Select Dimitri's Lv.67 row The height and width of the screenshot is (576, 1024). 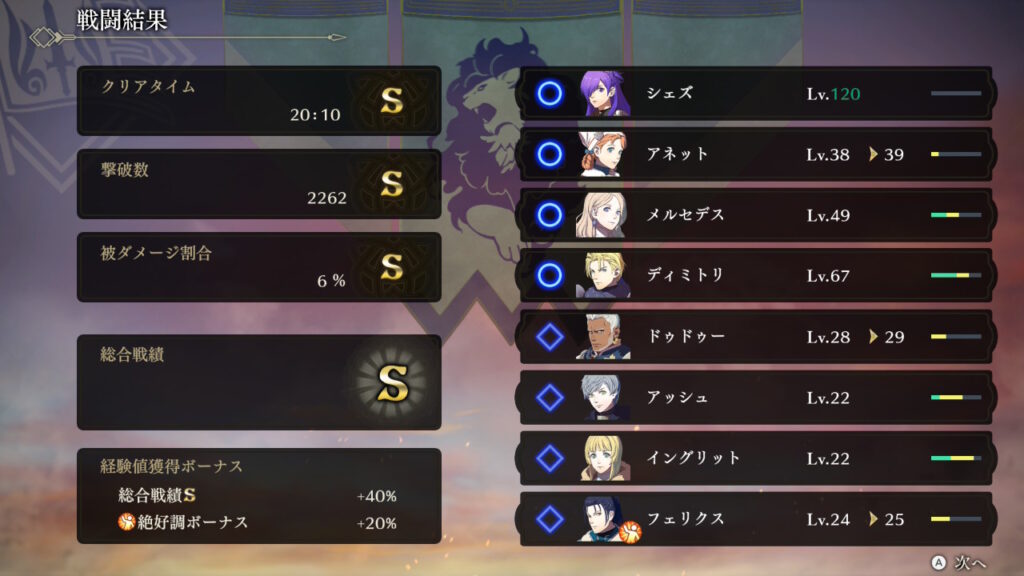(x=755, y=276)
